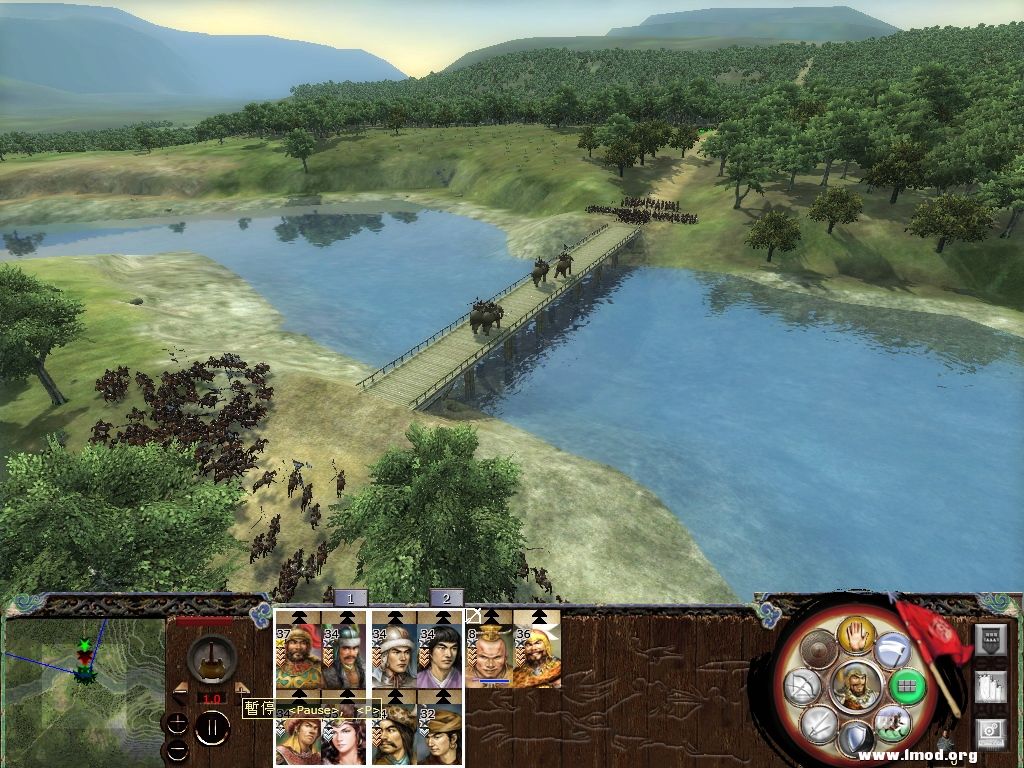Activate the cavalry horse rider command icon

tap(892, 722)
